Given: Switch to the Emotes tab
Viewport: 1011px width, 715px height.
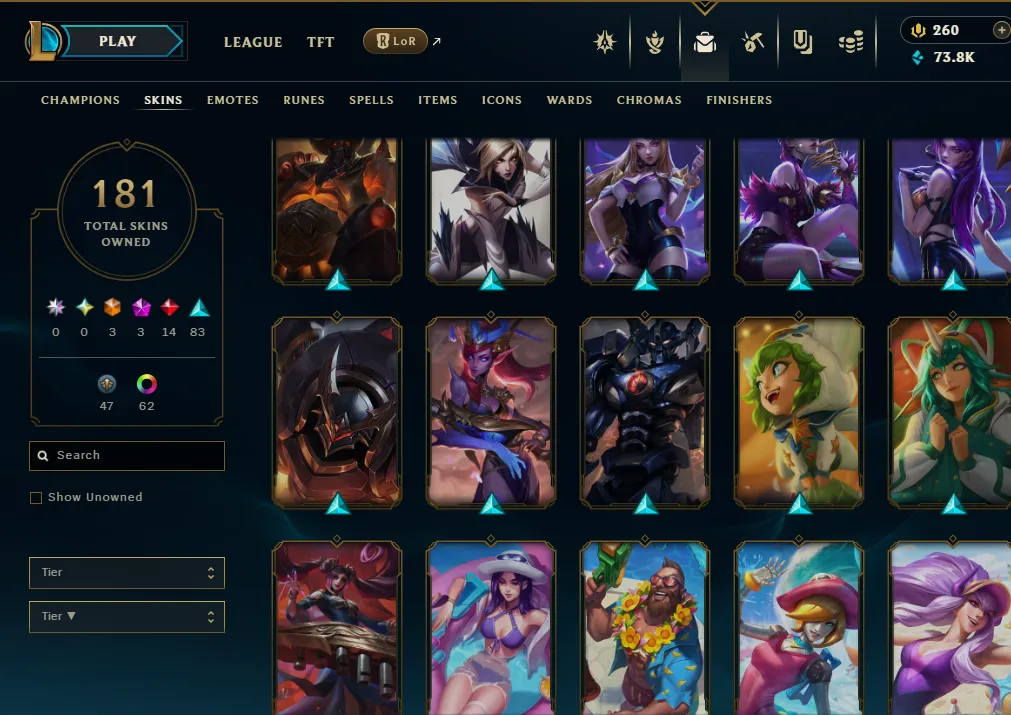Looking at the screenshot, I should click(x=233, y=100).
